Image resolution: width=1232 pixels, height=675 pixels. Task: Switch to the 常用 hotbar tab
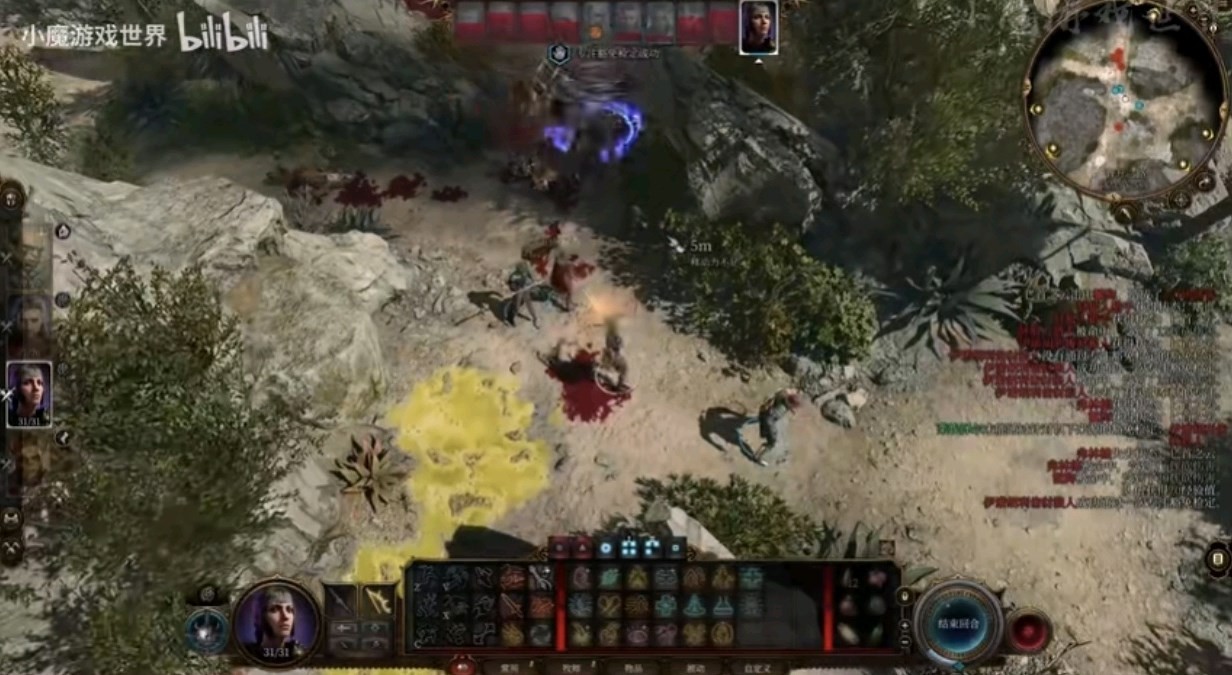[511, 667]
